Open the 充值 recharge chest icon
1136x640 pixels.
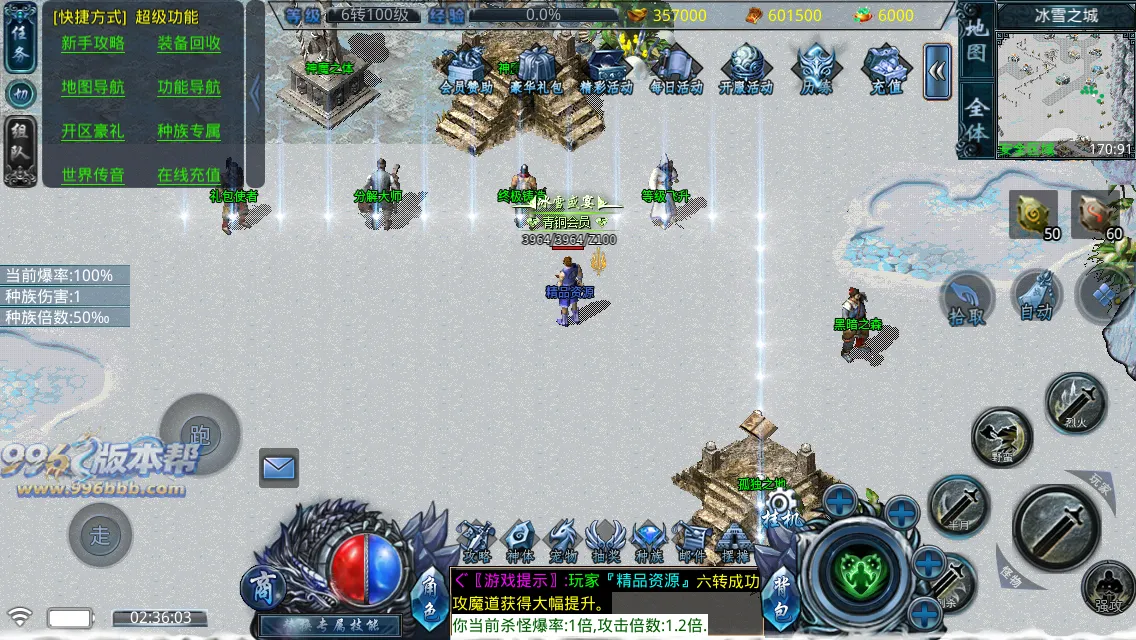(886, 70)
